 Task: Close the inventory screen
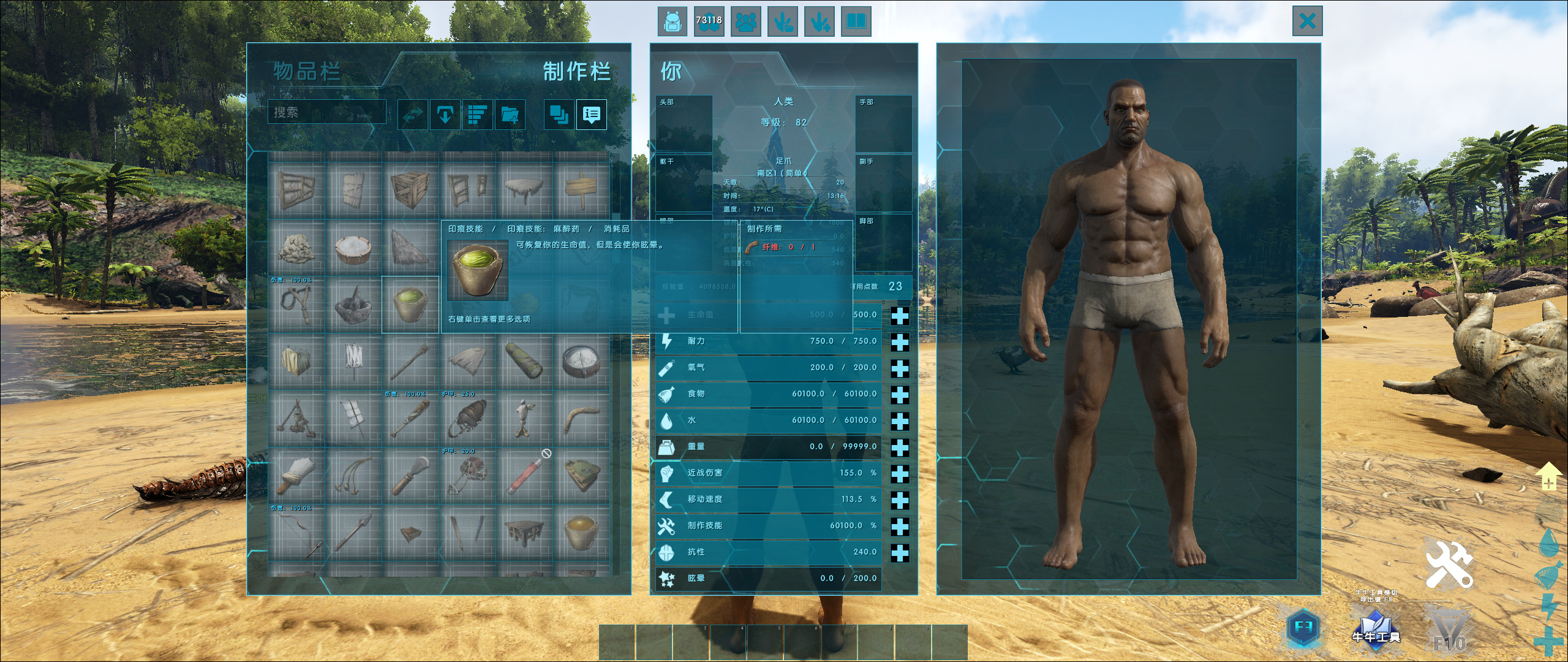tap(1307, 21)
